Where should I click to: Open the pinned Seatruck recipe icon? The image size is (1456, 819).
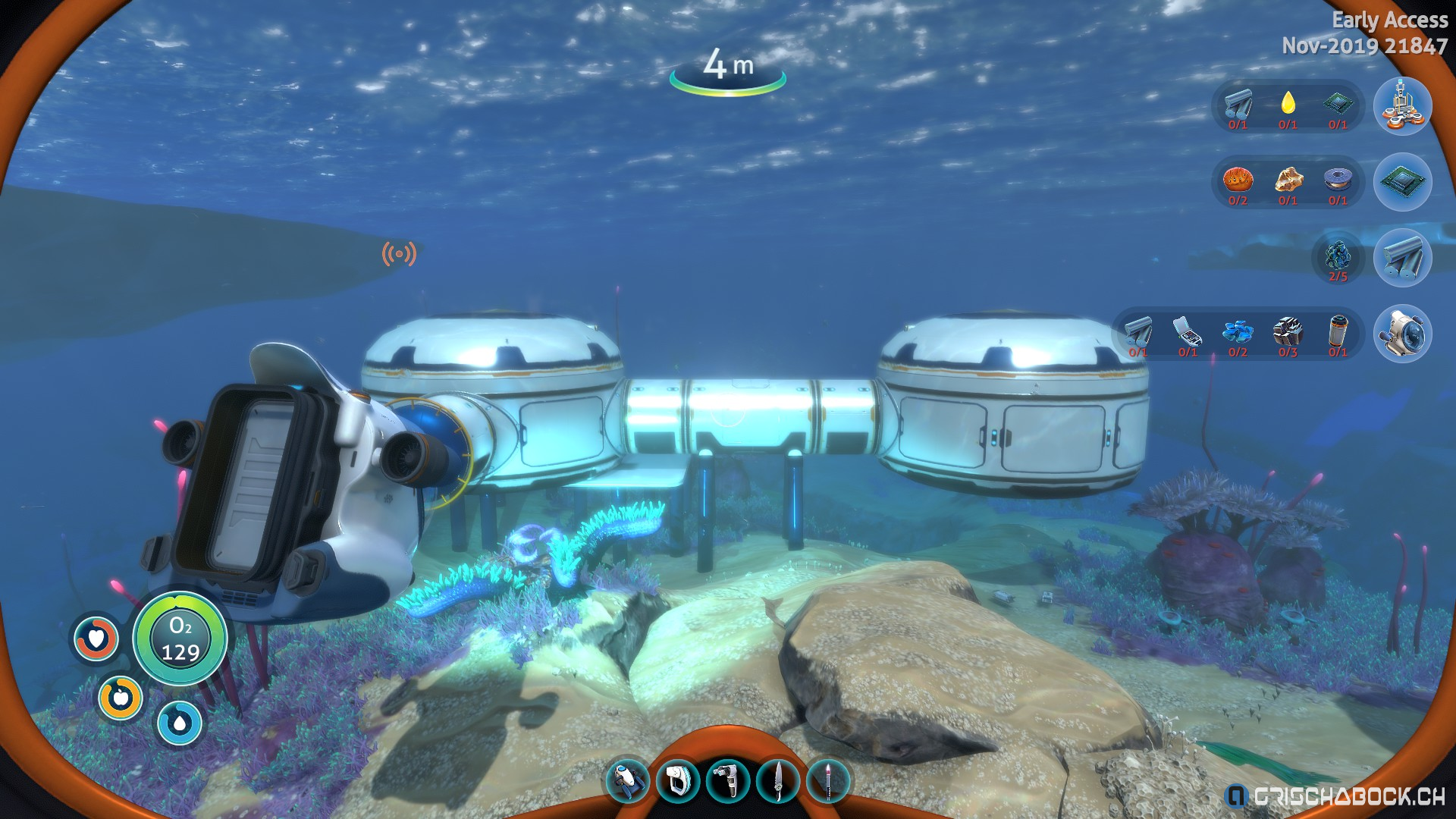click(x=1402, y=334)
